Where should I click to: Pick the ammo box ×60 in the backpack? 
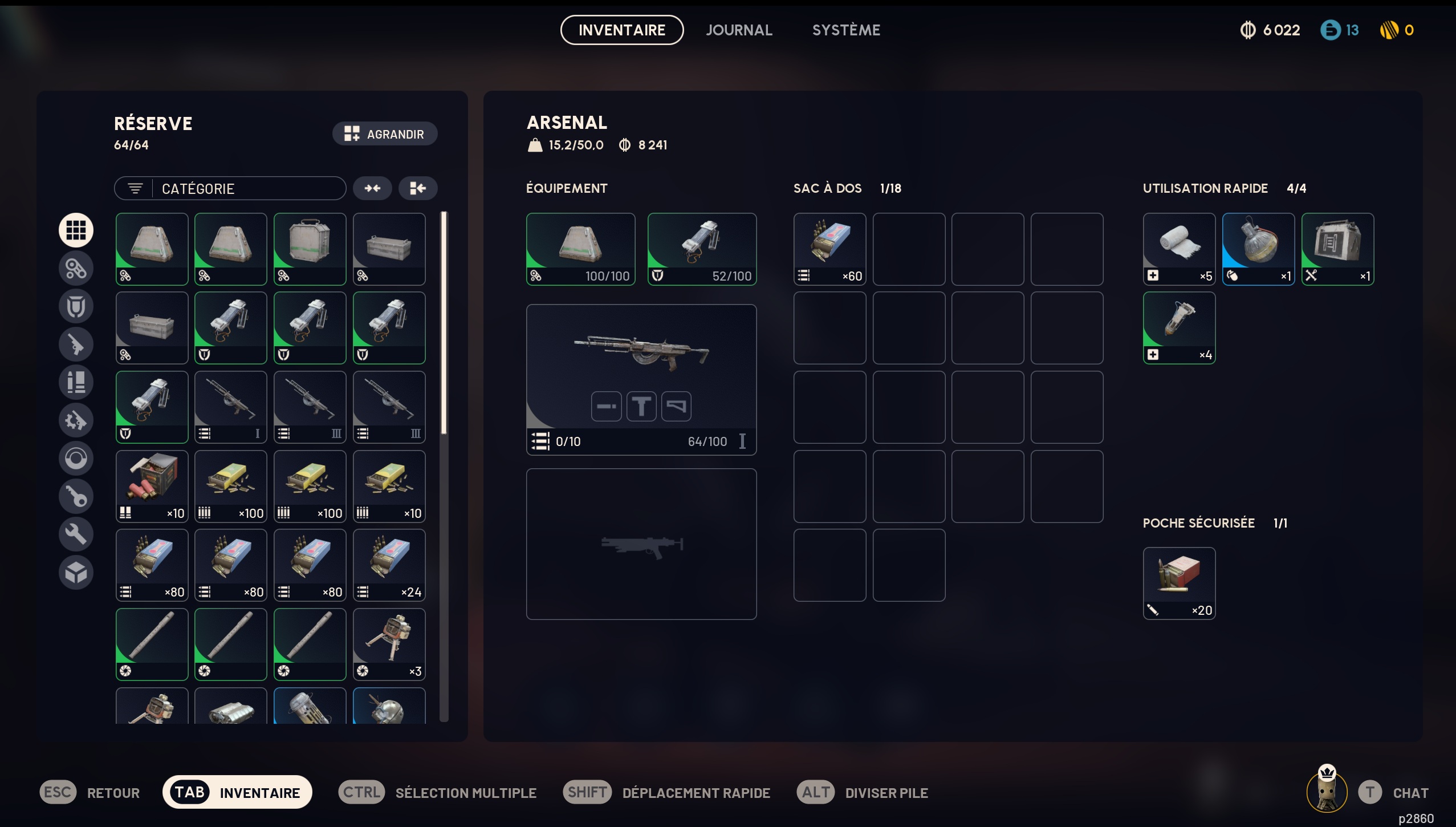click(829, 249)
